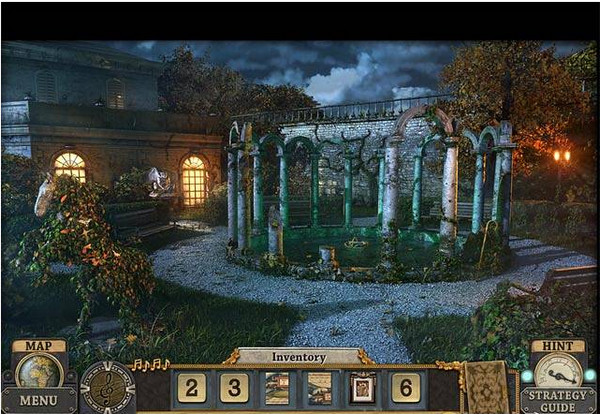Click the Inventory label banner

[299, 357]
